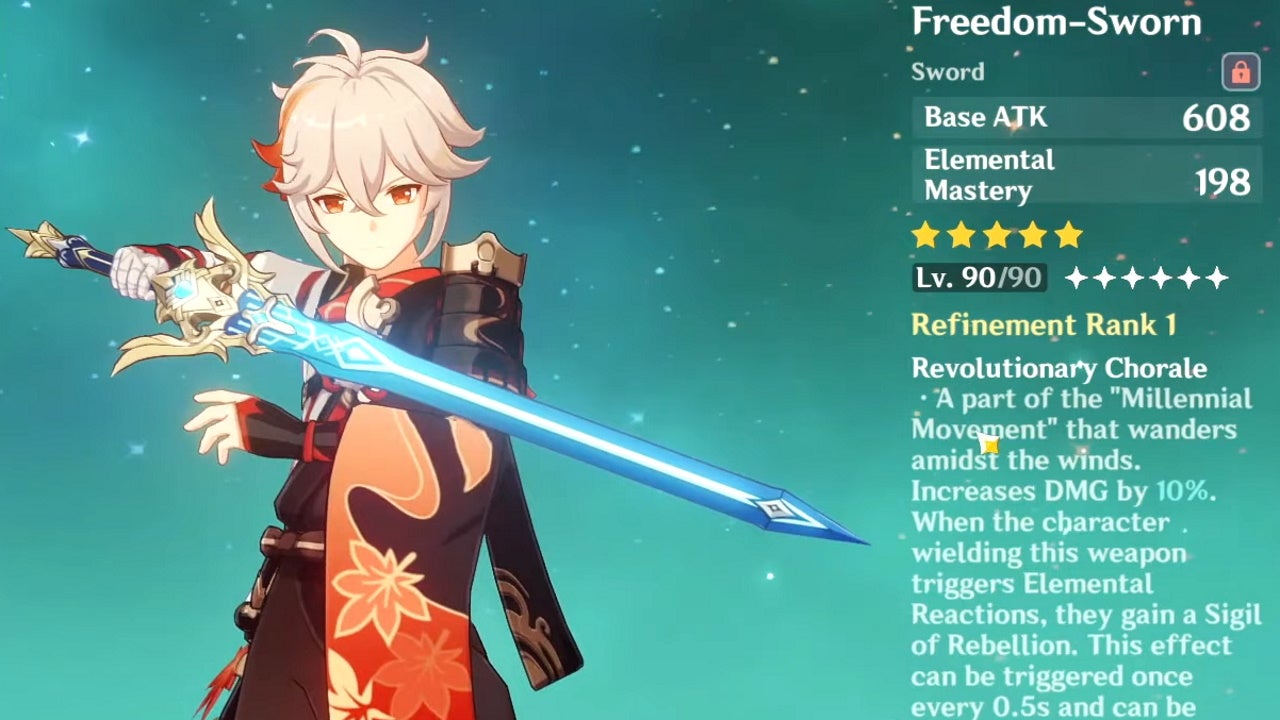Viewport: 1280px width, 720px height.
Task: Click the first yellow rarity star
Action: pyautogui.click(x=925, y=234)
